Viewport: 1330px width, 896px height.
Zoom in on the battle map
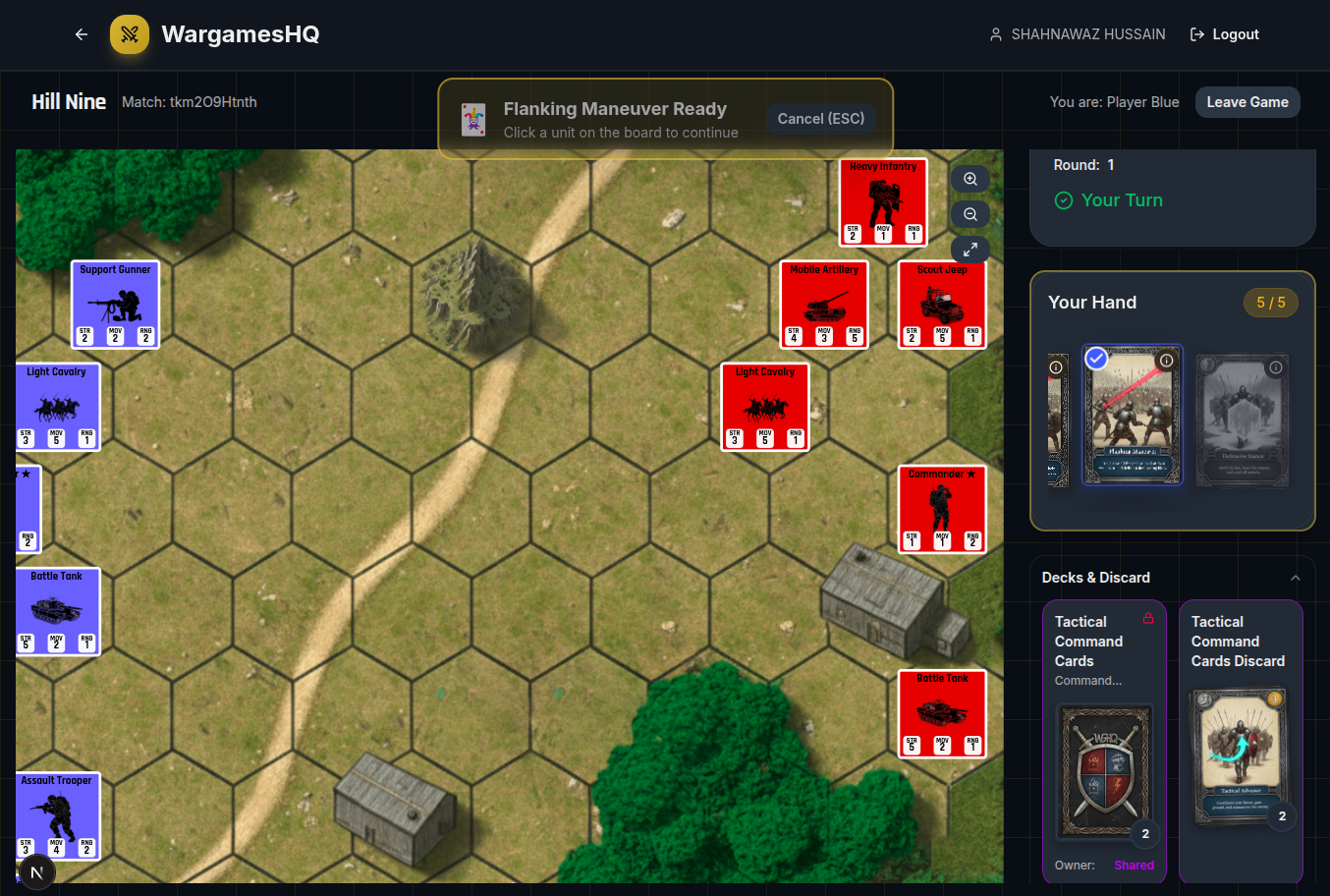pyautogui.click(x=970, y=179)
